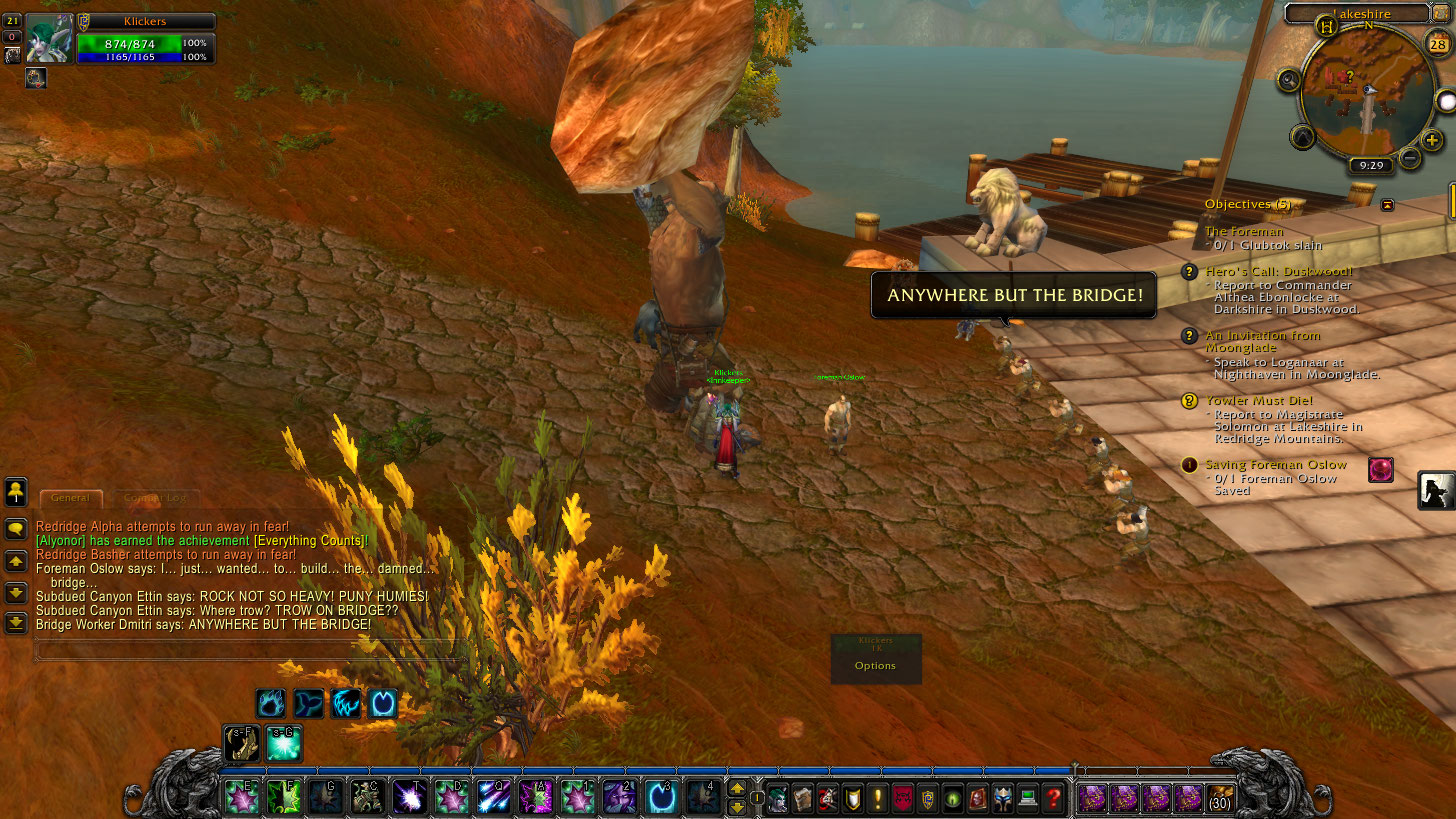
Task: Activate the action bar ability keyed T
Action: (409, 797)
